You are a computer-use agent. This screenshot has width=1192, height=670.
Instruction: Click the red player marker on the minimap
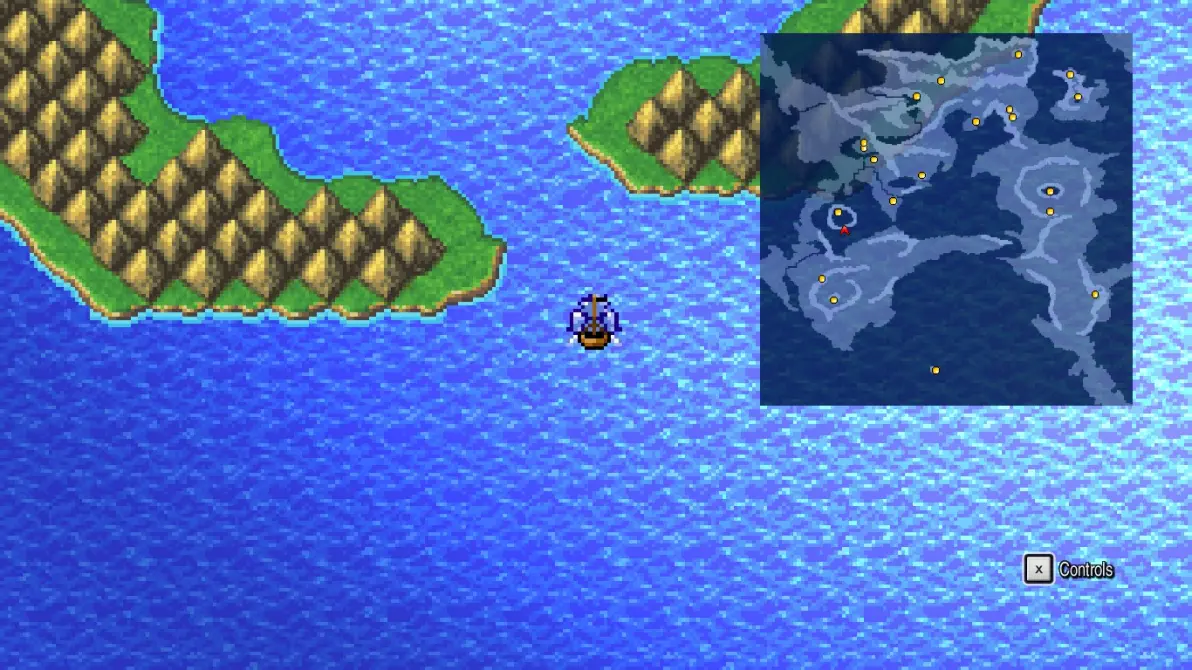pyautogui.click(x=845, y=230)
